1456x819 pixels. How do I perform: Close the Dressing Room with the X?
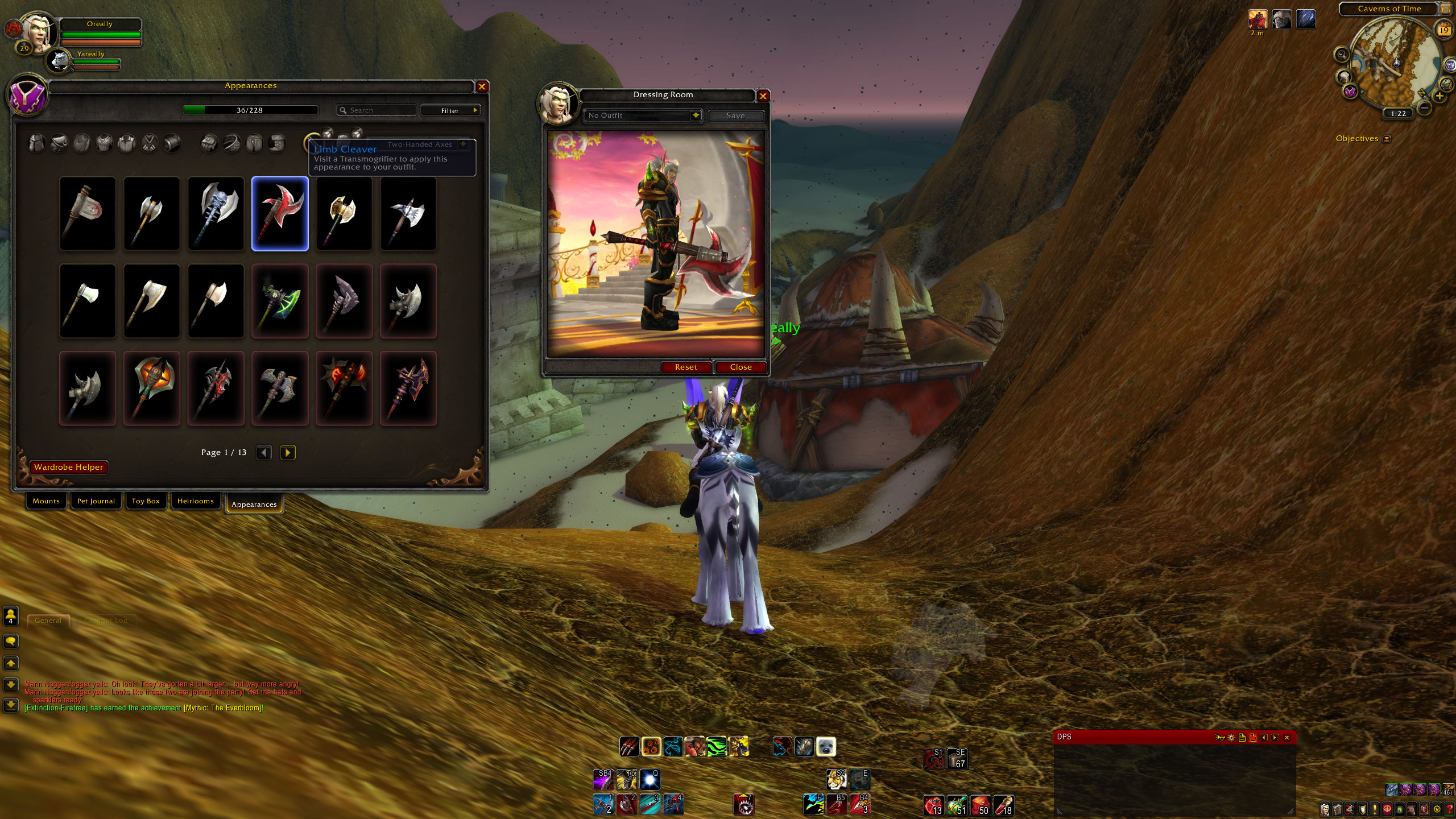763,96
